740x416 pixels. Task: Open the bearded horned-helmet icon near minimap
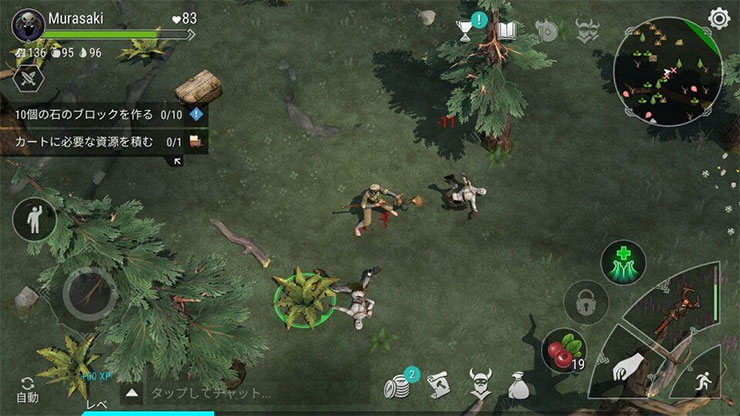[x=587, y=32]
